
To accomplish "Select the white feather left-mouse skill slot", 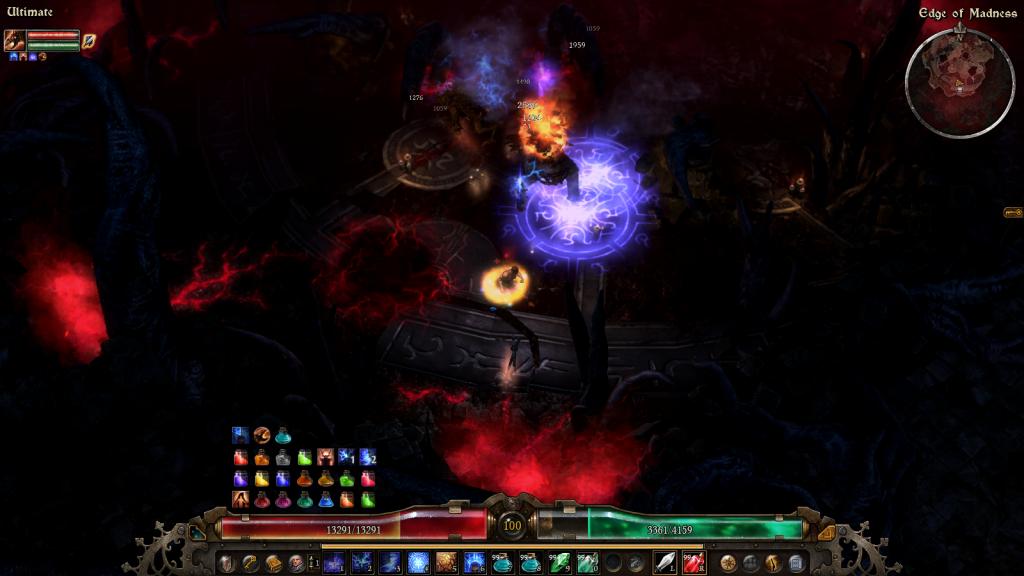I will click(x=665, y=563).
